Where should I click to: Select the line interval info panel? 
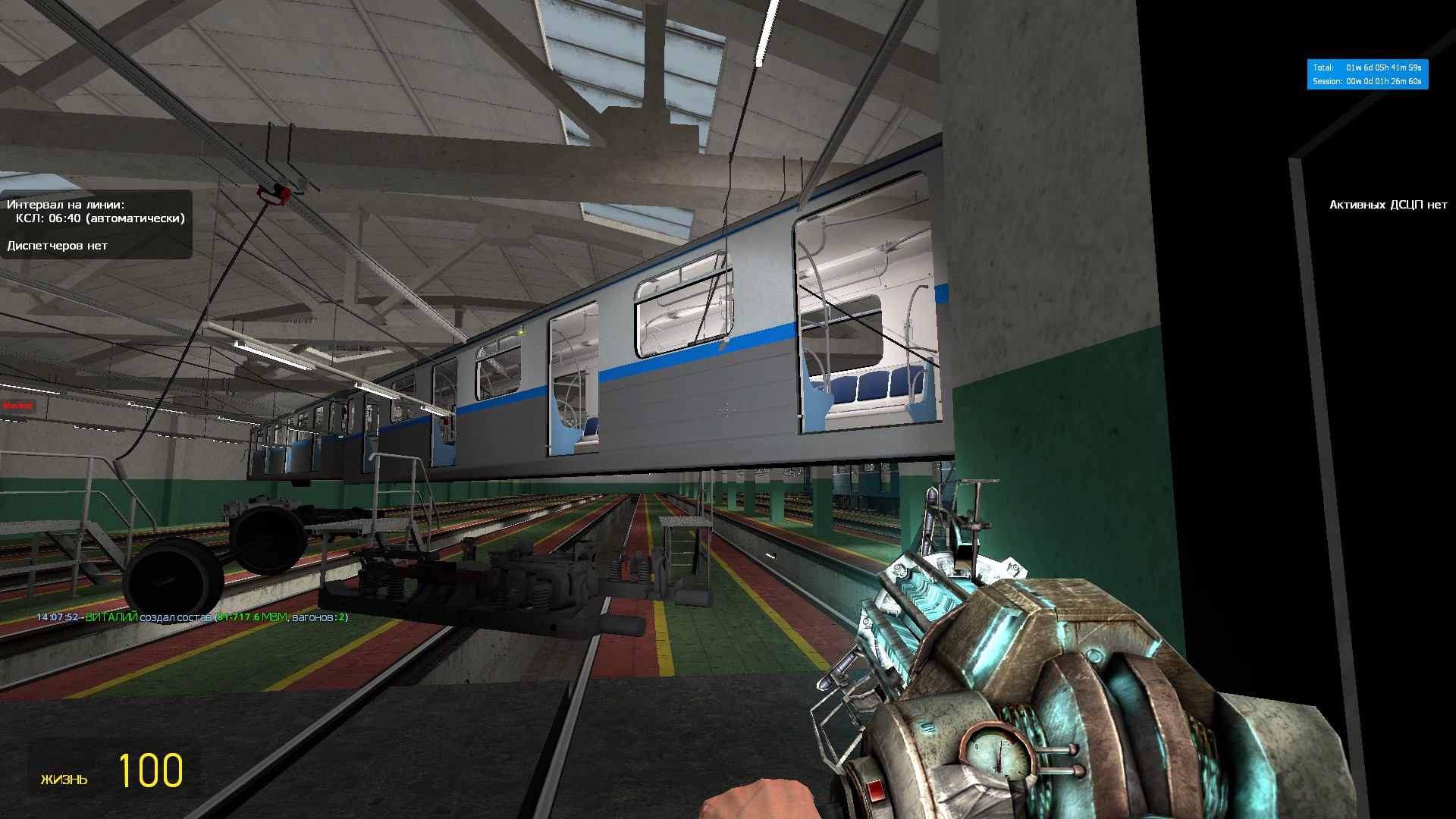(96, 224)
